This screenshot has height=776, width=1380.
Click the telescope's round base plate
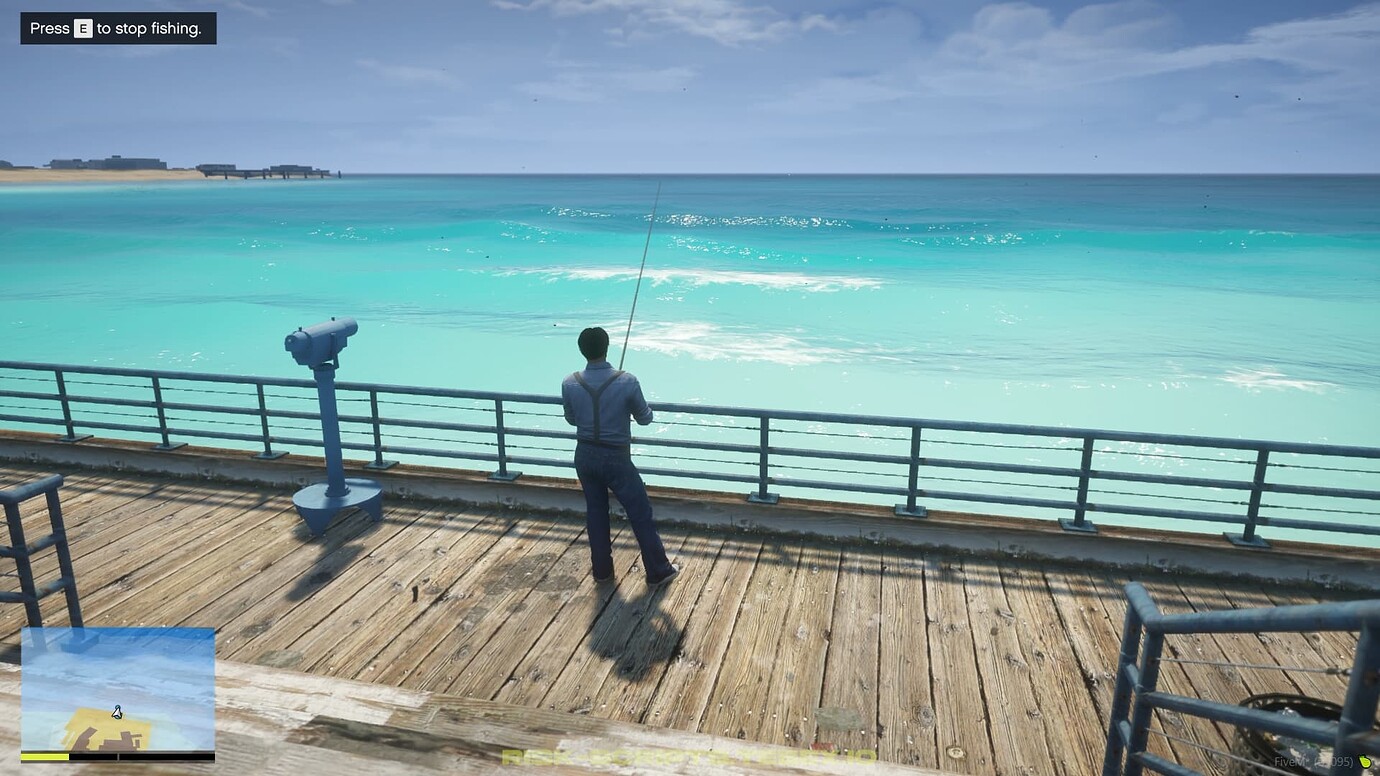(x=335, y=497)
